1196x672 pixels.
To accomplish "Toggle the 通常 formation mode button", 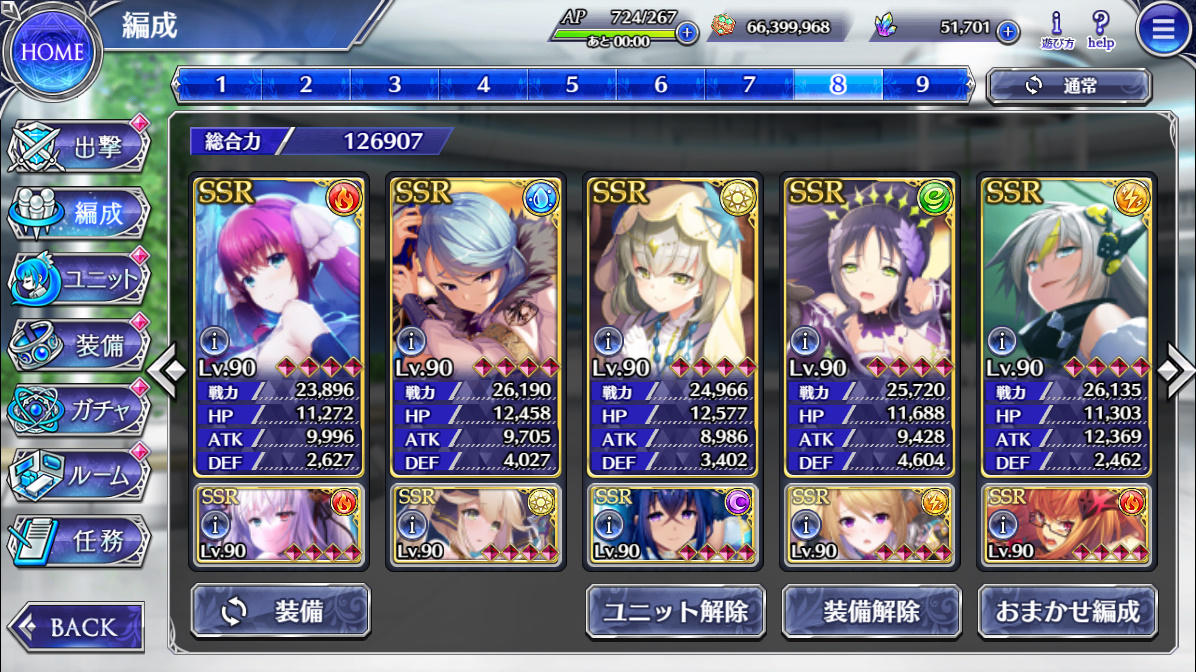I will [1068, 86].
